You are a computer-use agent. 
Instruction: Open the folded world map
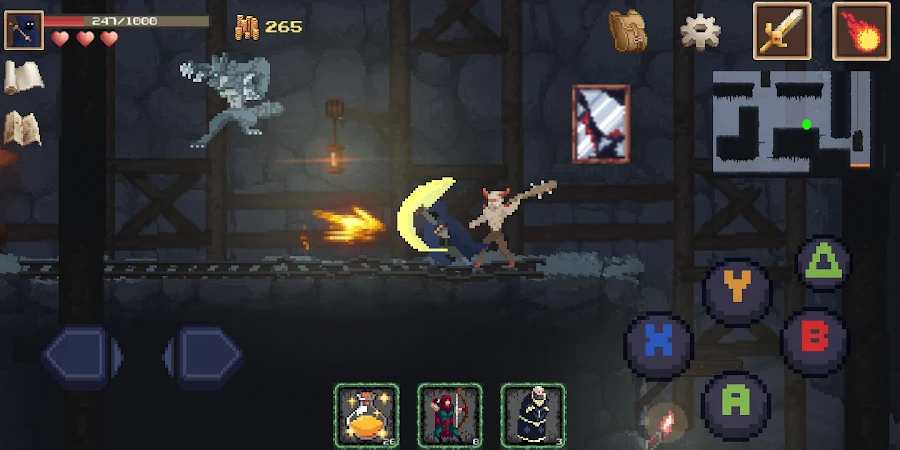pos(22,127)
